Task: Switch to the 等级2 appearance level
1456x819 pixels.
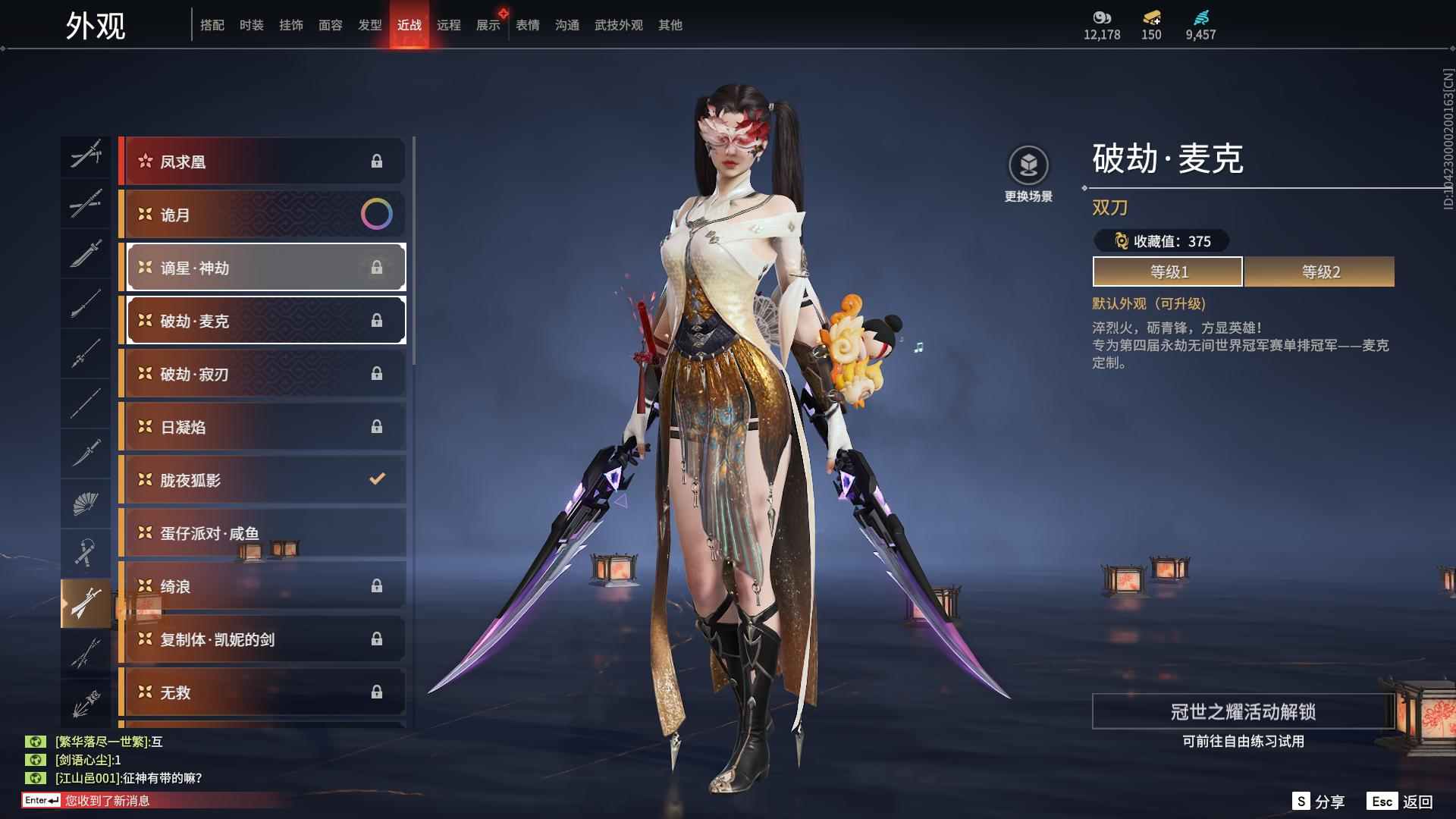Action: pos(1319,271)
